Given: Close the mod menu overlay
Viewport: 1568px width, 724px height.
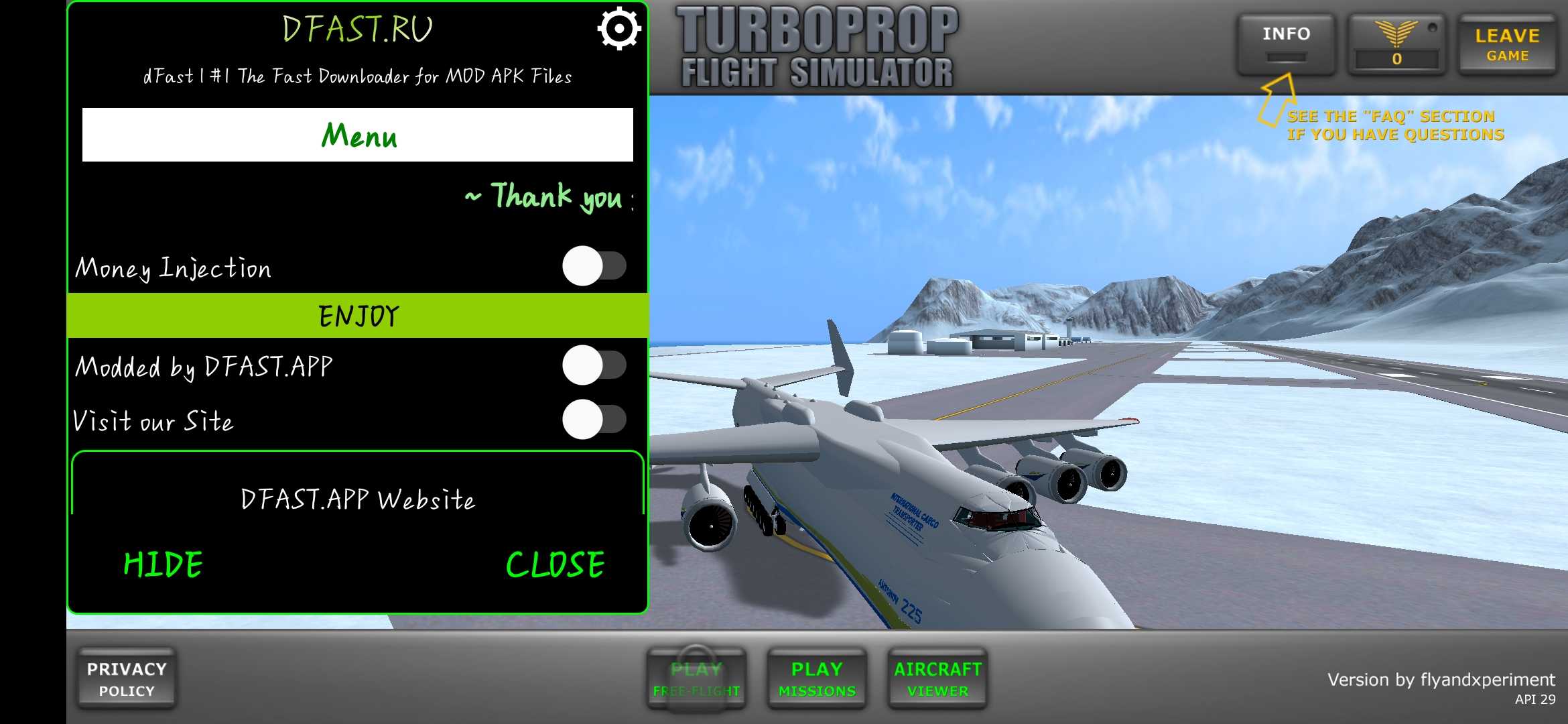Looking at the screenshot, I should click(555, 564).
